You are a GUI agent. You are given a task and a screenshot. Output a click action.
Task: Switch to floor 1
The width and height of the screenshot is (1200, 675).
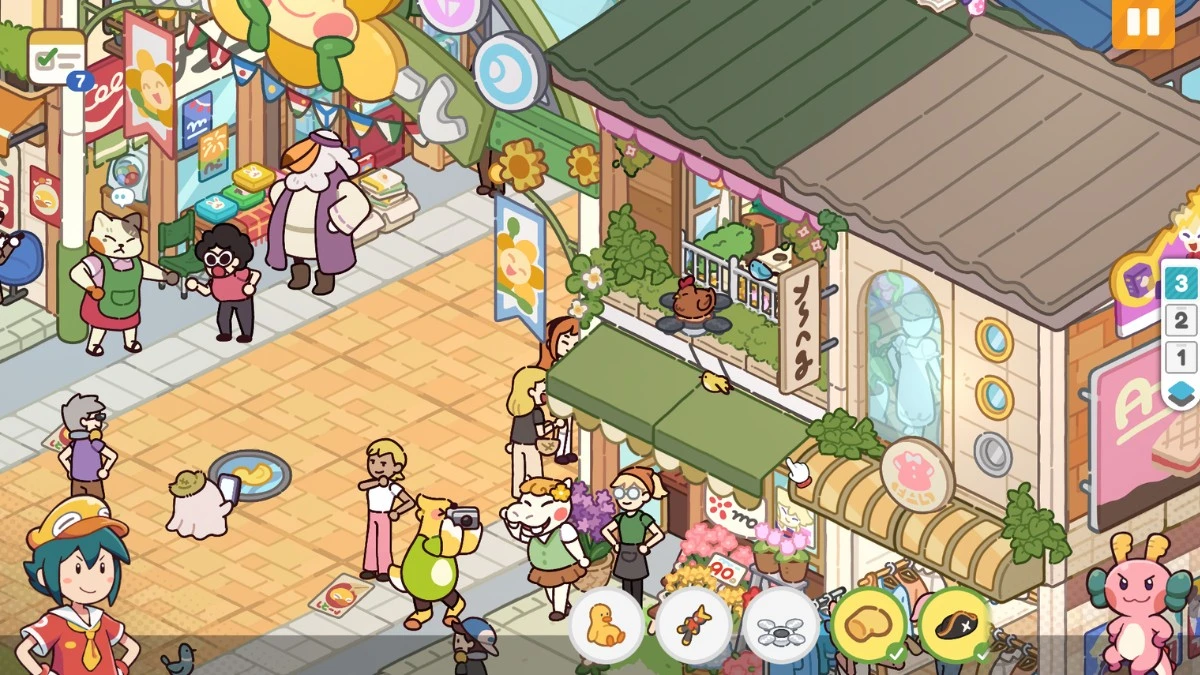(1181, 357)
